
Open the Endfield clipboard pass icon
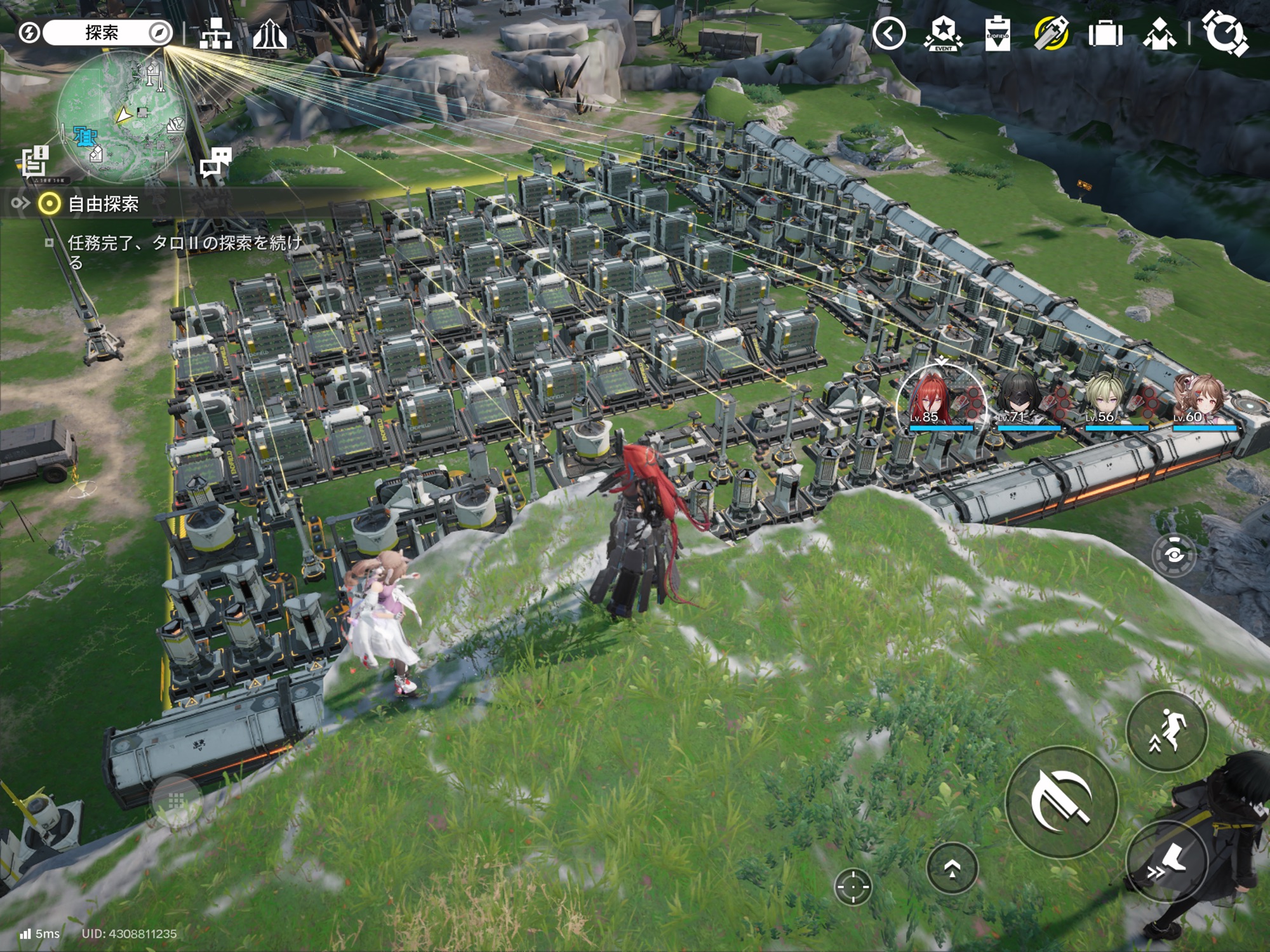pyautogui.click(x=997, y=34)
